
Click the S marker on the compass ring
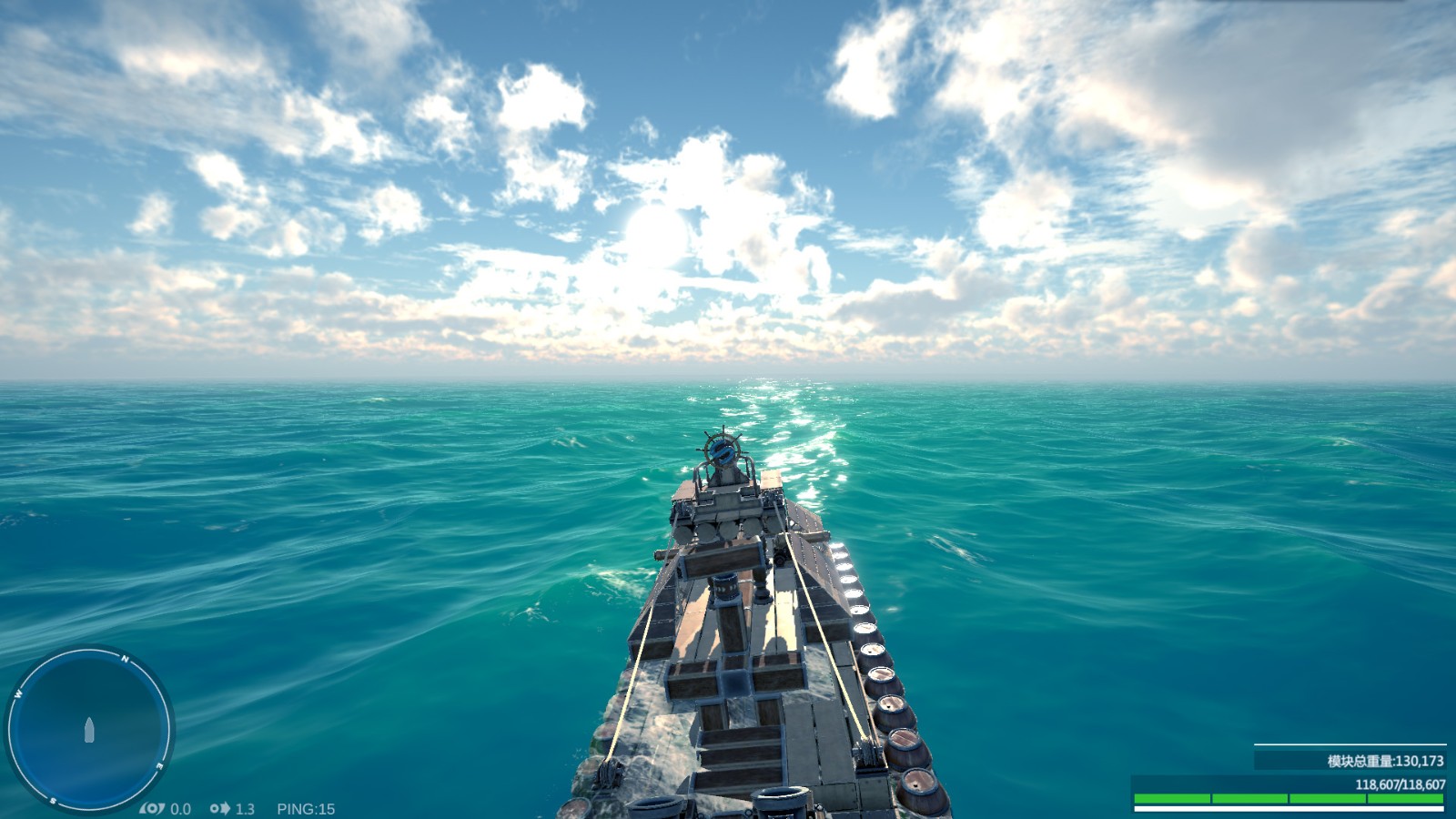pos(52,800)
